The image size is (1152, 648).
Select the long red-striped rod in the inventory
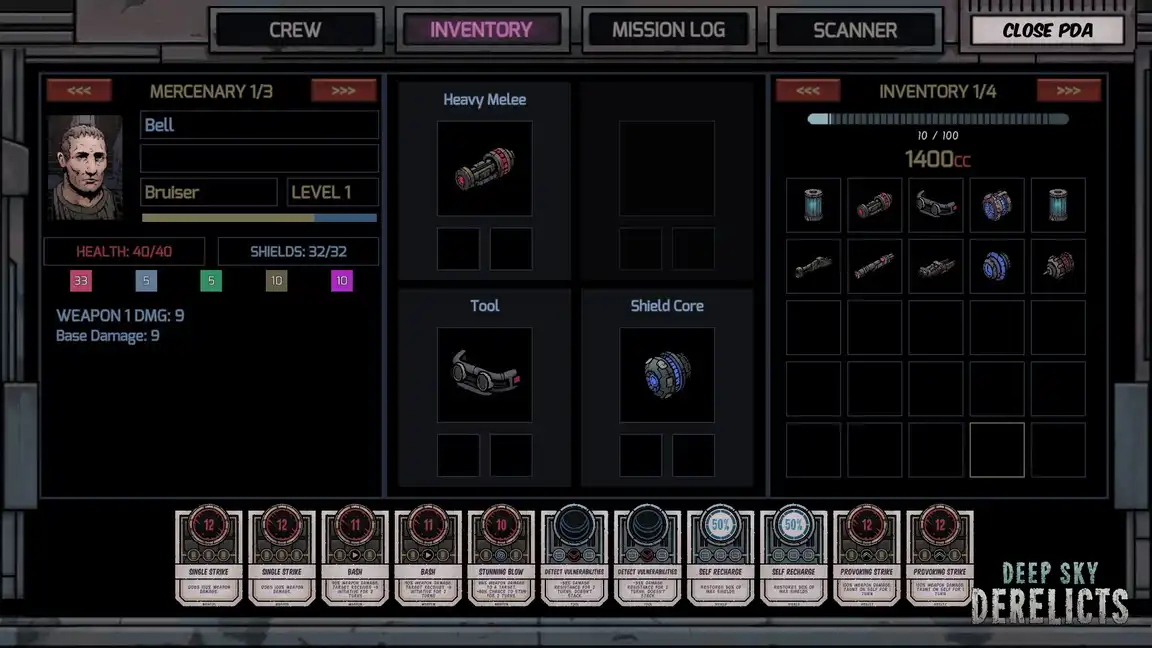click(874, 267)
